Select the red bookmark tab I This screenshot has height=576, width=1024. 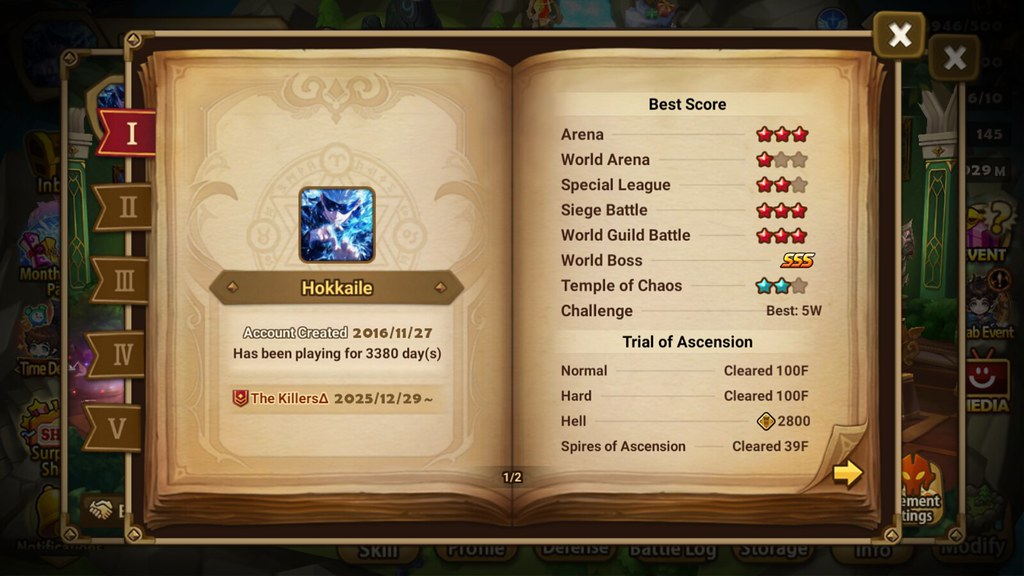(129, 133)
